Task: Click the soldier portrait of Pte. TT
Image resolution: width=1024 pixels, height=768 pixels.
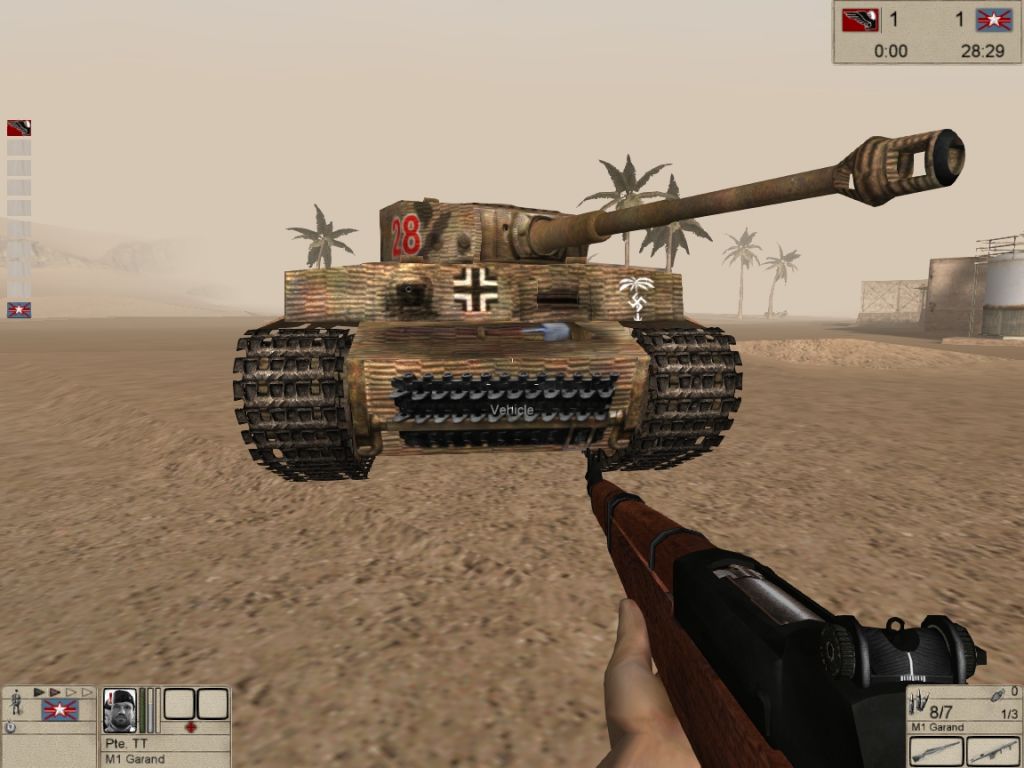Action: point(120,708)
